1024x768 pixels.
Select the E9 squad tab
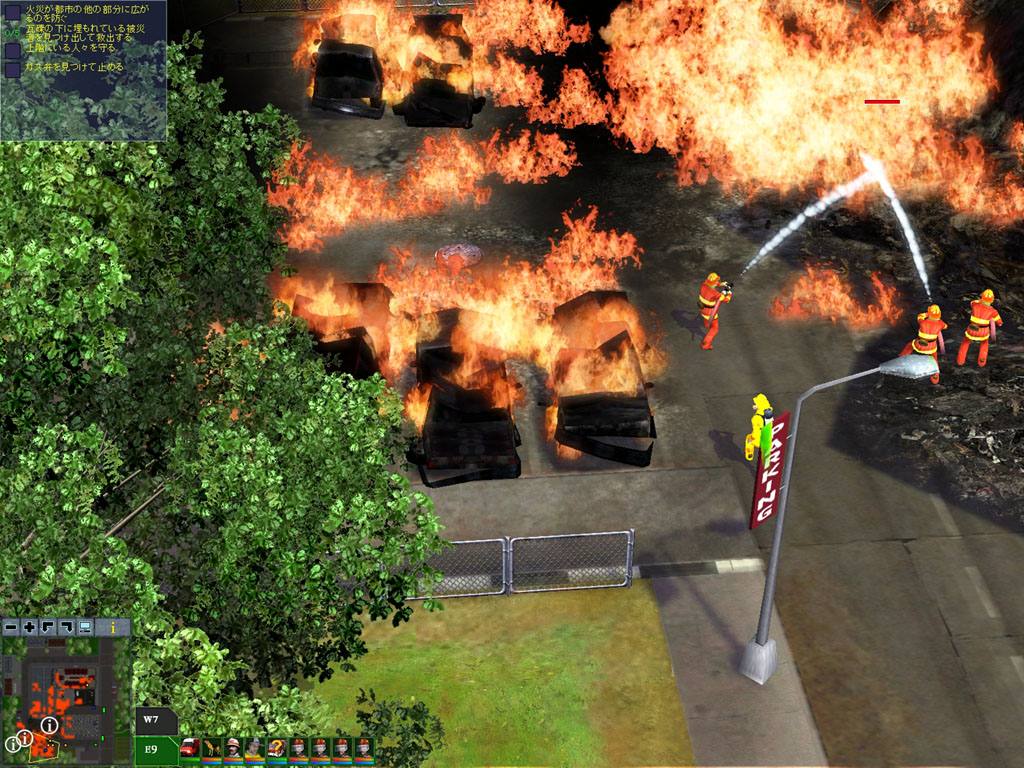pyautogui.click(x=152, y=748)
